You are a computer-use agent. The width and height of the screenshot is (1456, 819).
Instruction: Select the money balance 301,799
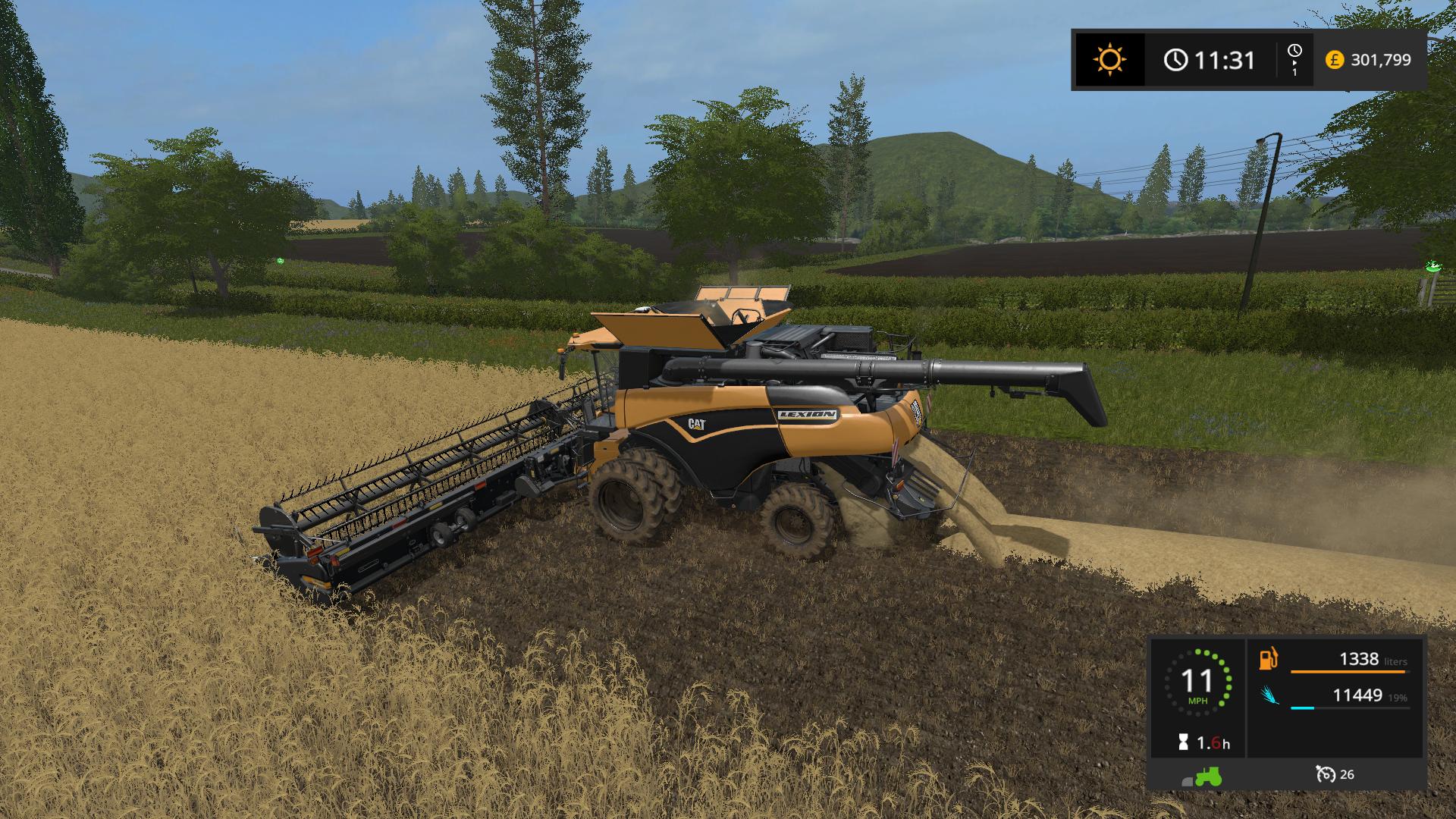tap(1381, 59)
